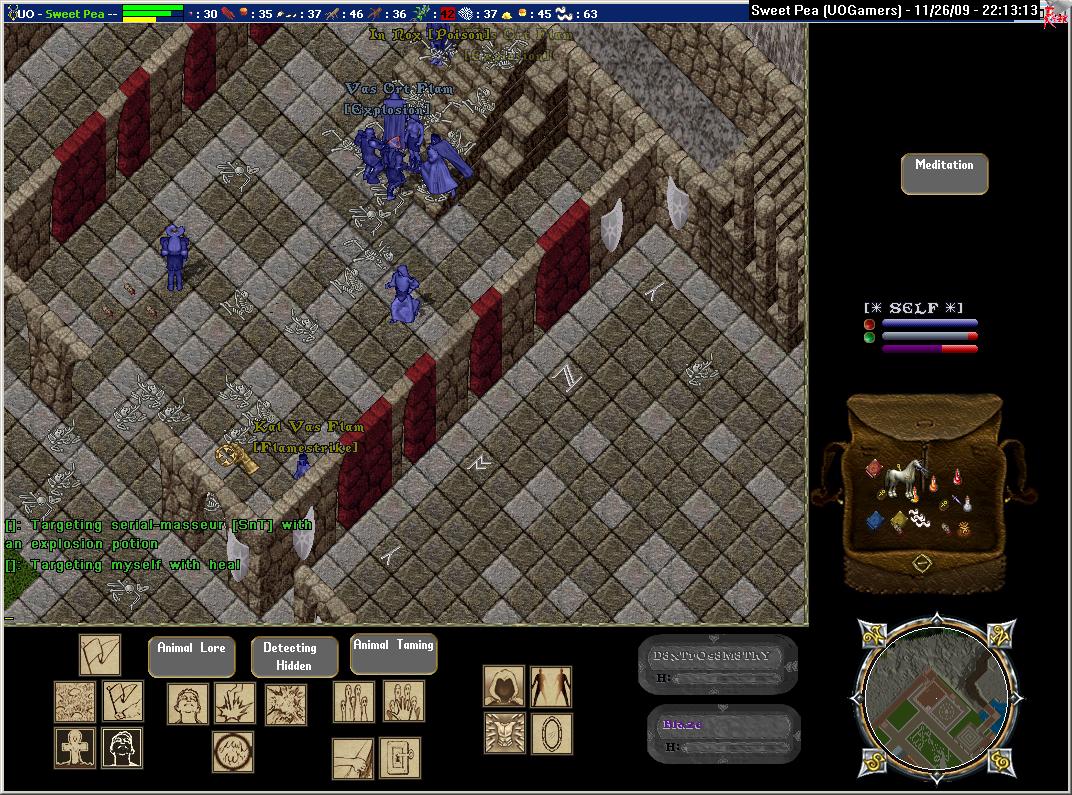The image size is (1072, 795).
Task: Click the hooded figure spell icon
Action: [504, 687]
